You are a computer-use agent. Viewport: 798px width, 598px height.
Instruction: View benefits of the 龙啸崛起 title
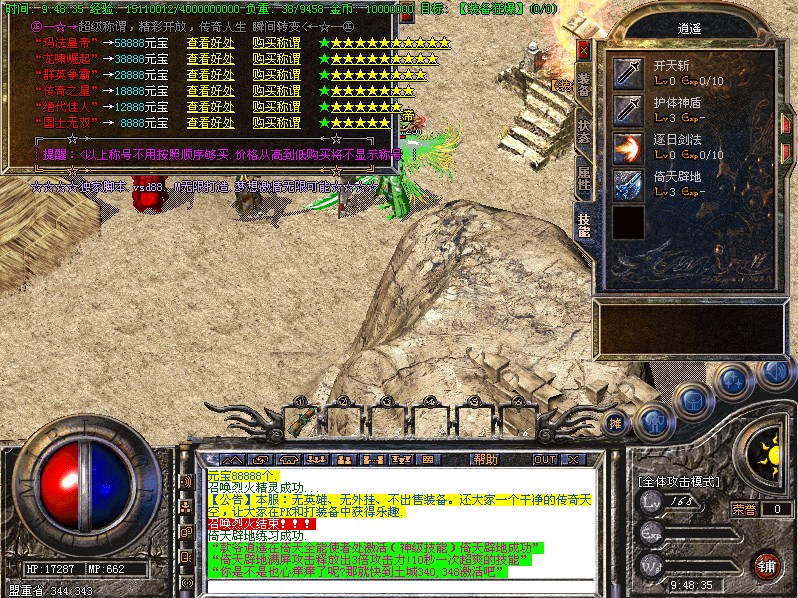(x=210, y=60)
